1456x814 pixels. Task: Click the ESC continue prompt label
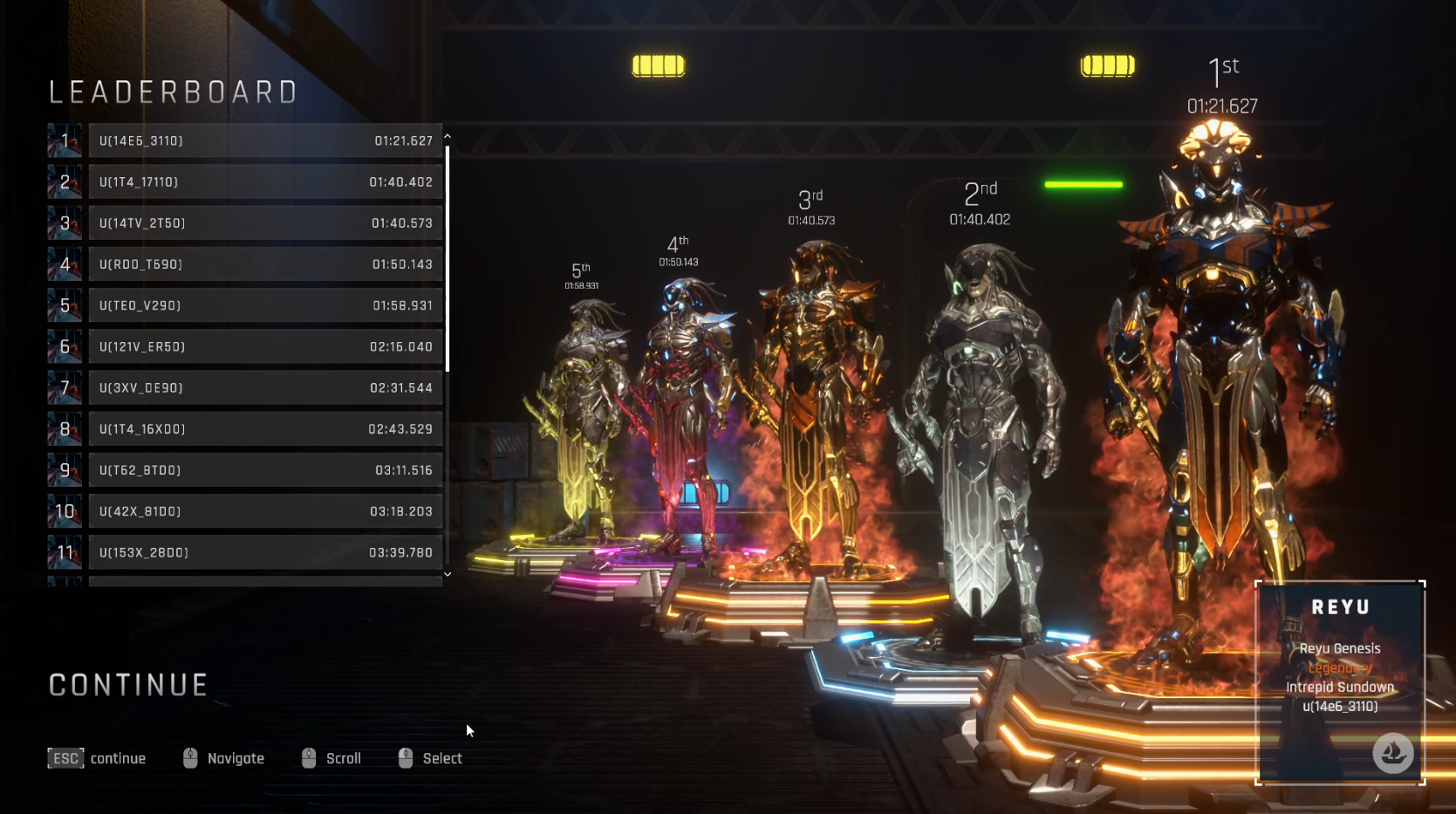tap(97, 759)
